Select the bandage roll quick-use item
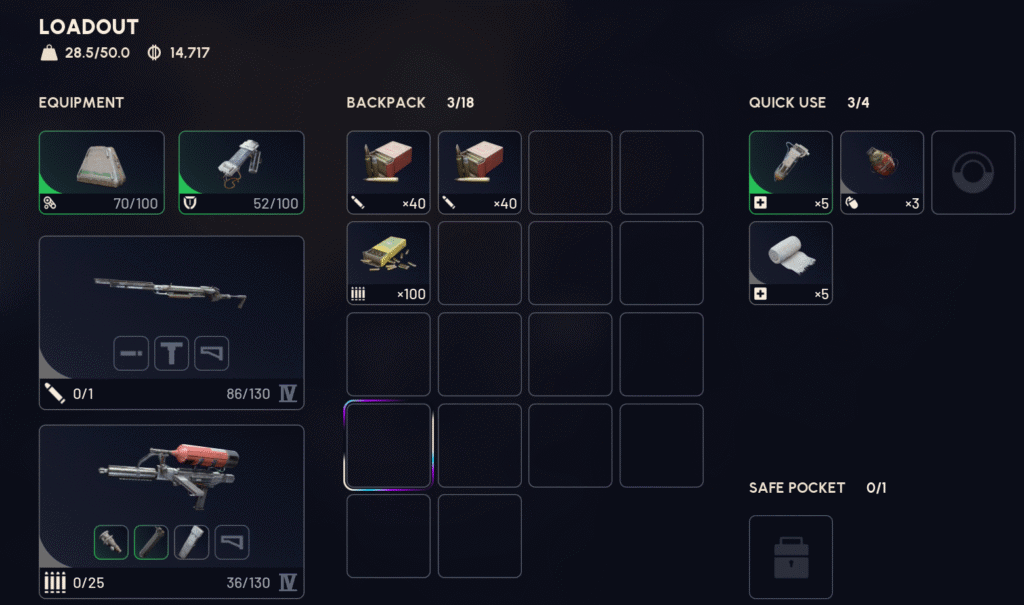The width and height of the screenshot is (1024, 605). pos(790,263)
